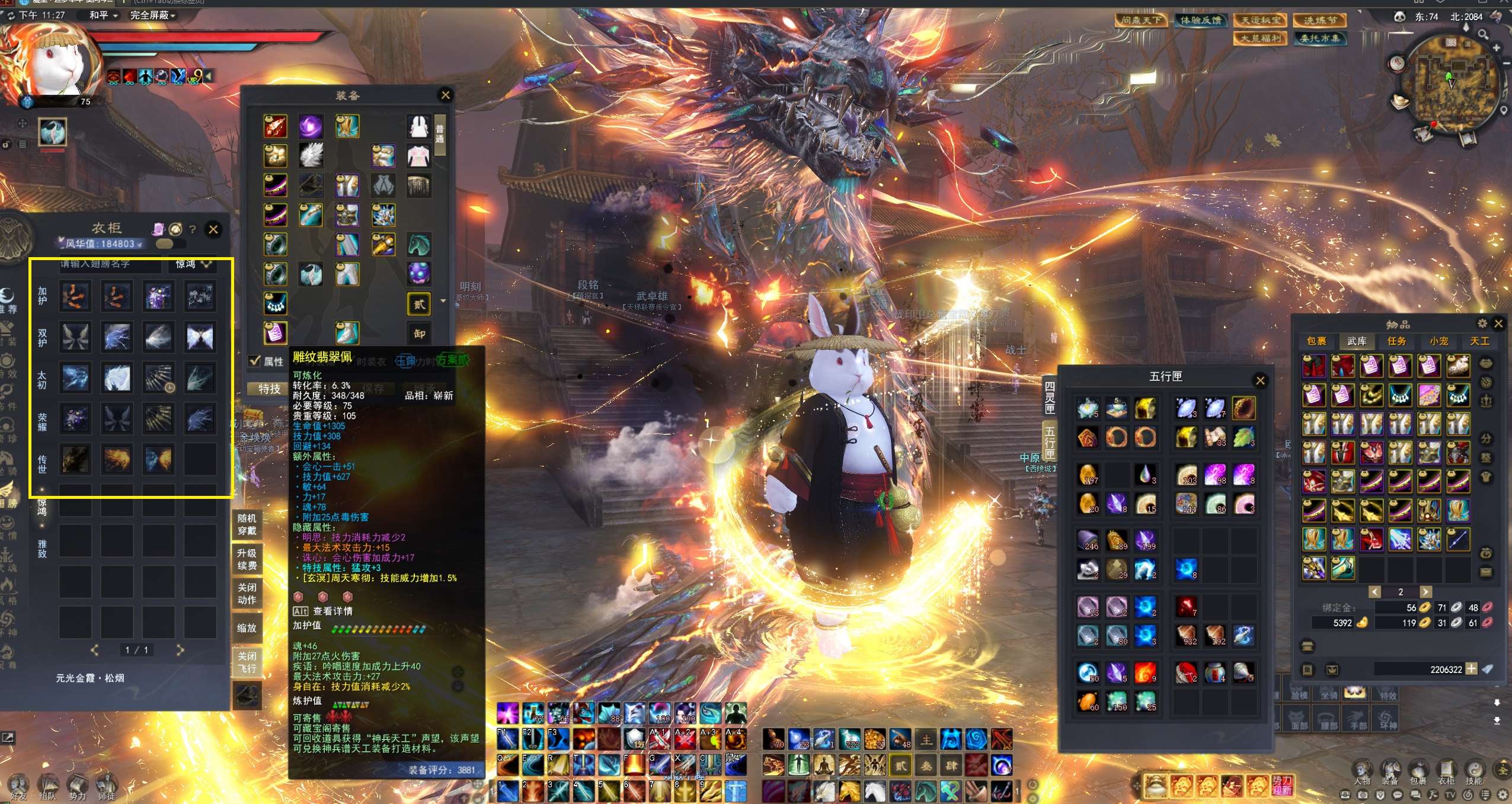
Task: Switch to the 包裹 bag tab
Action: [x=1316, y=341]
